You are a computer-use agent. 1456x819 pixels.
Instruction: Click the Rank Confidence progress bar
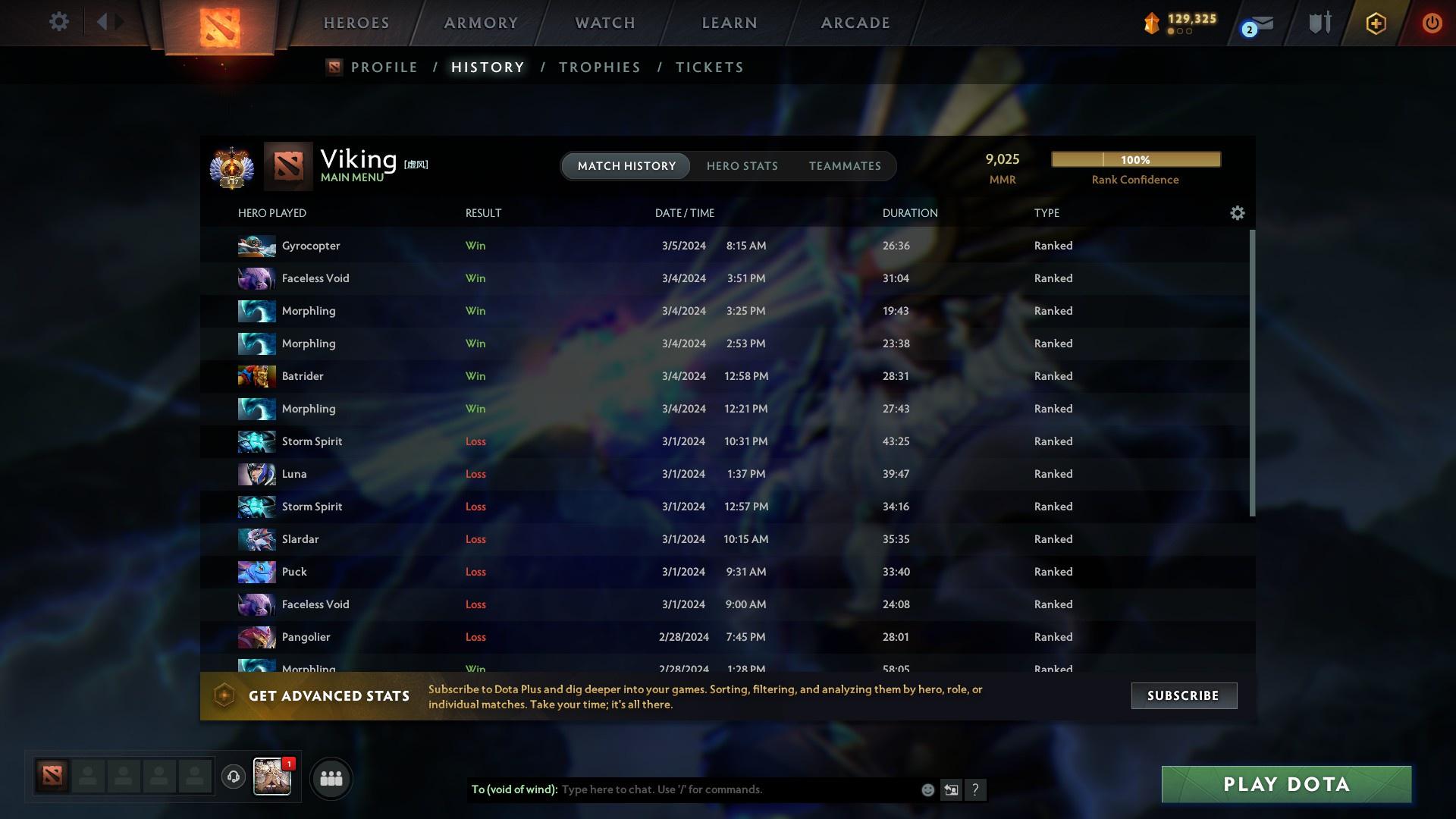click(1134, 159)
